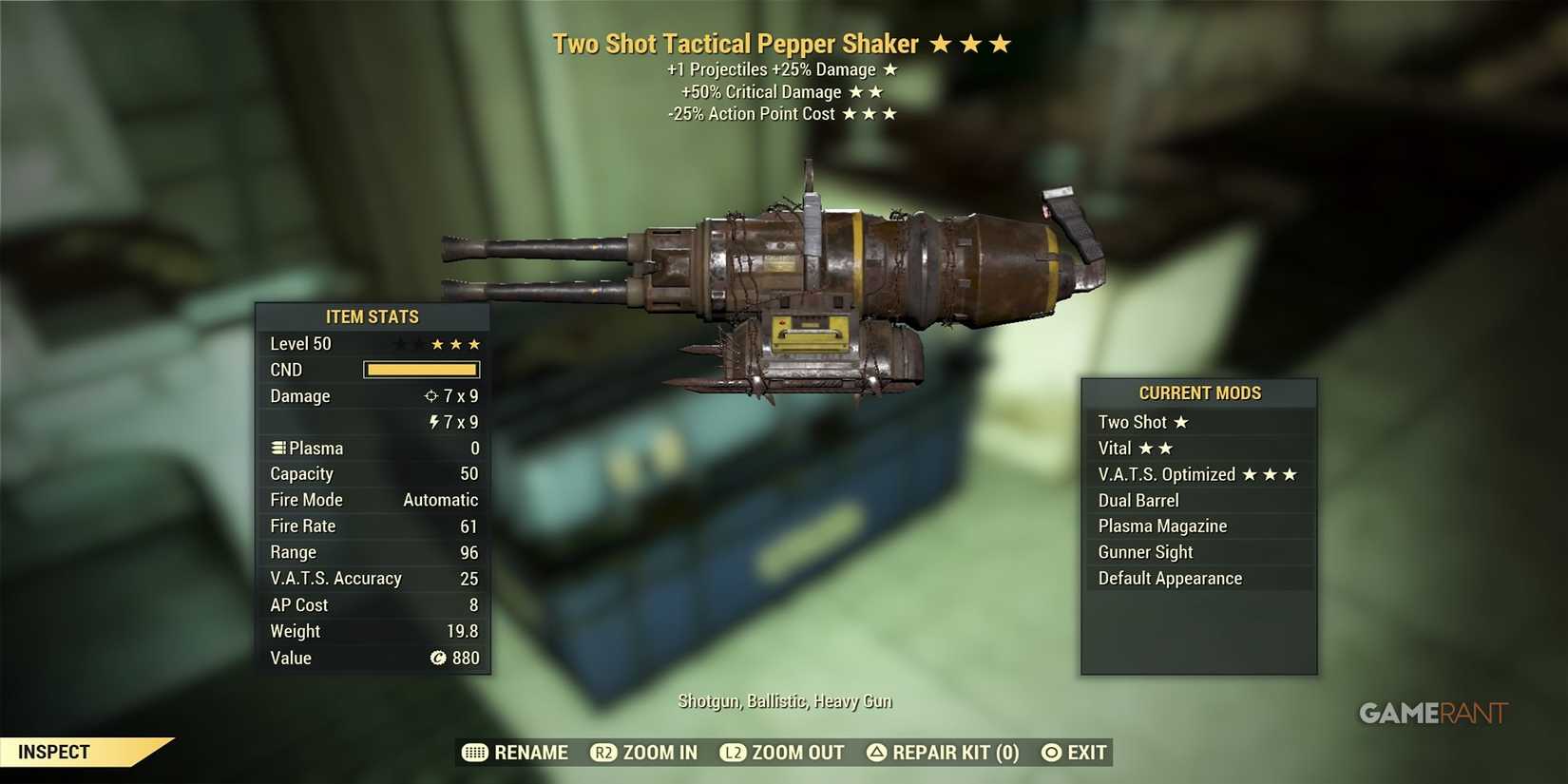Click the yellow CND condition bar

tap(421, 370)
